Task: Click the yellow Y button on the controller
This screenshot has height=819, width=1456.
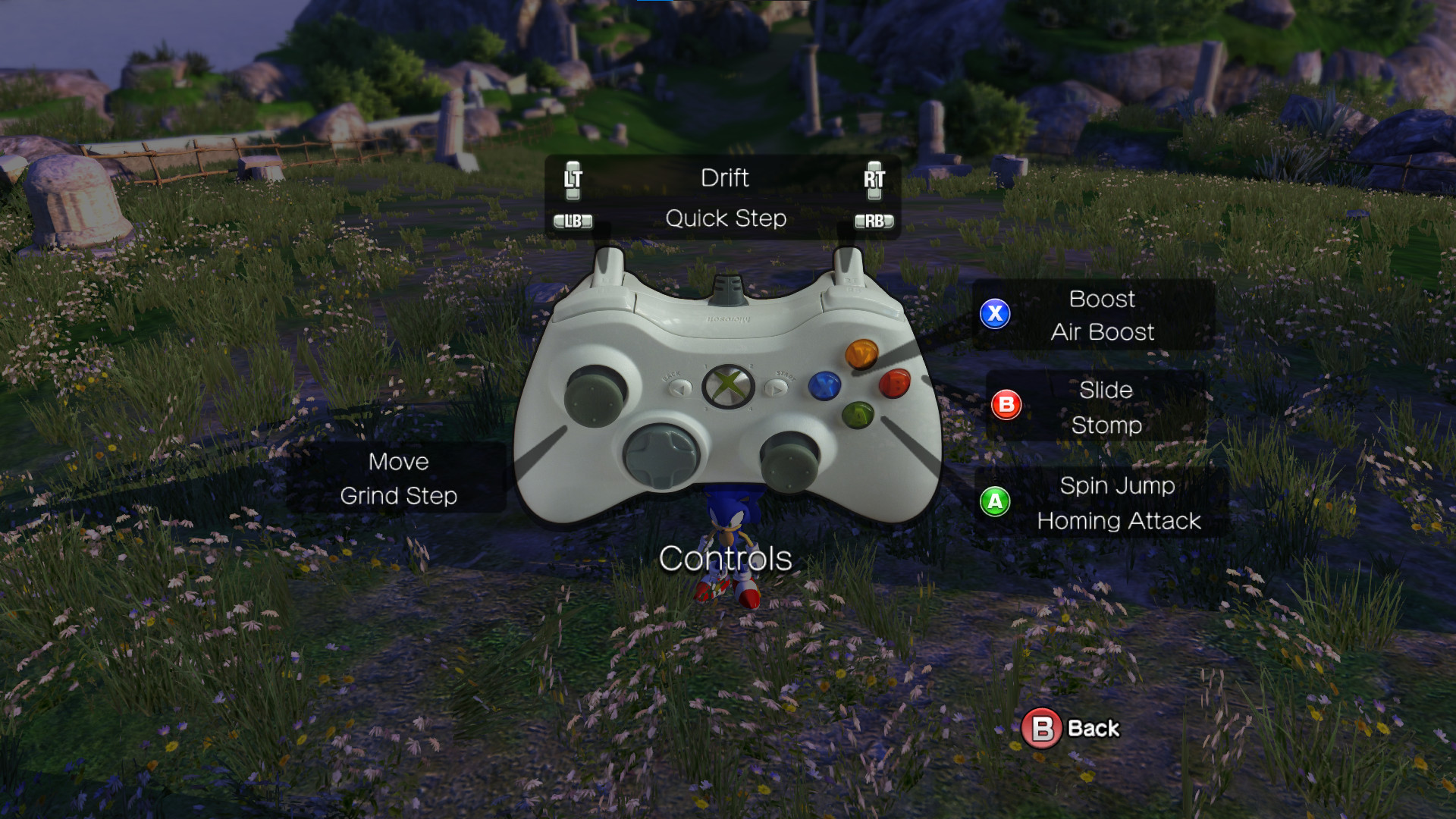Action: coord(861,353)
